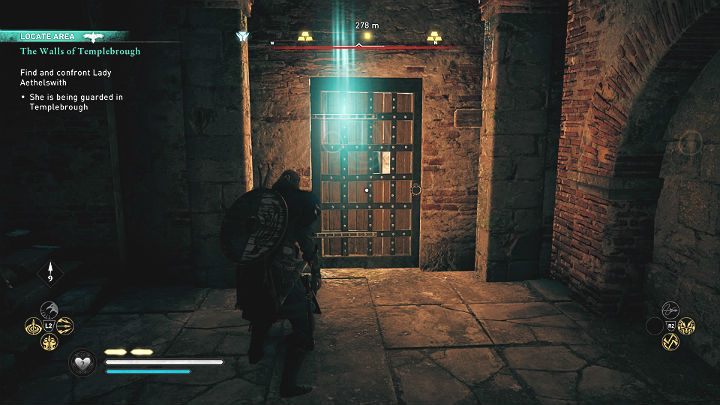Activate the grey bird ranged ability
Image resolution: width=720 pixels, height=405 pixels.
[x=48, y=310]
